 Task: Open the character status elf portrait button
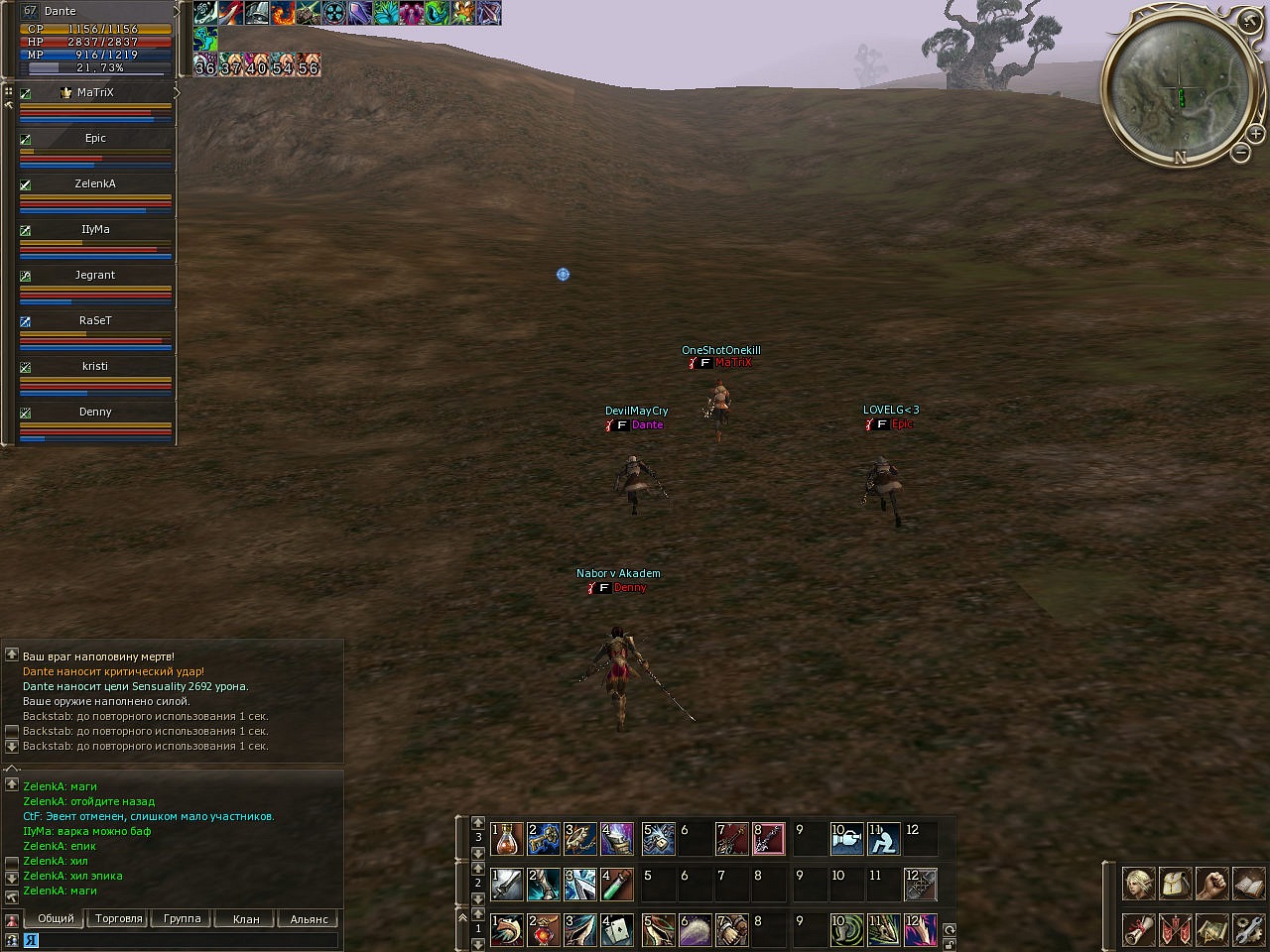coord(1138,883)
